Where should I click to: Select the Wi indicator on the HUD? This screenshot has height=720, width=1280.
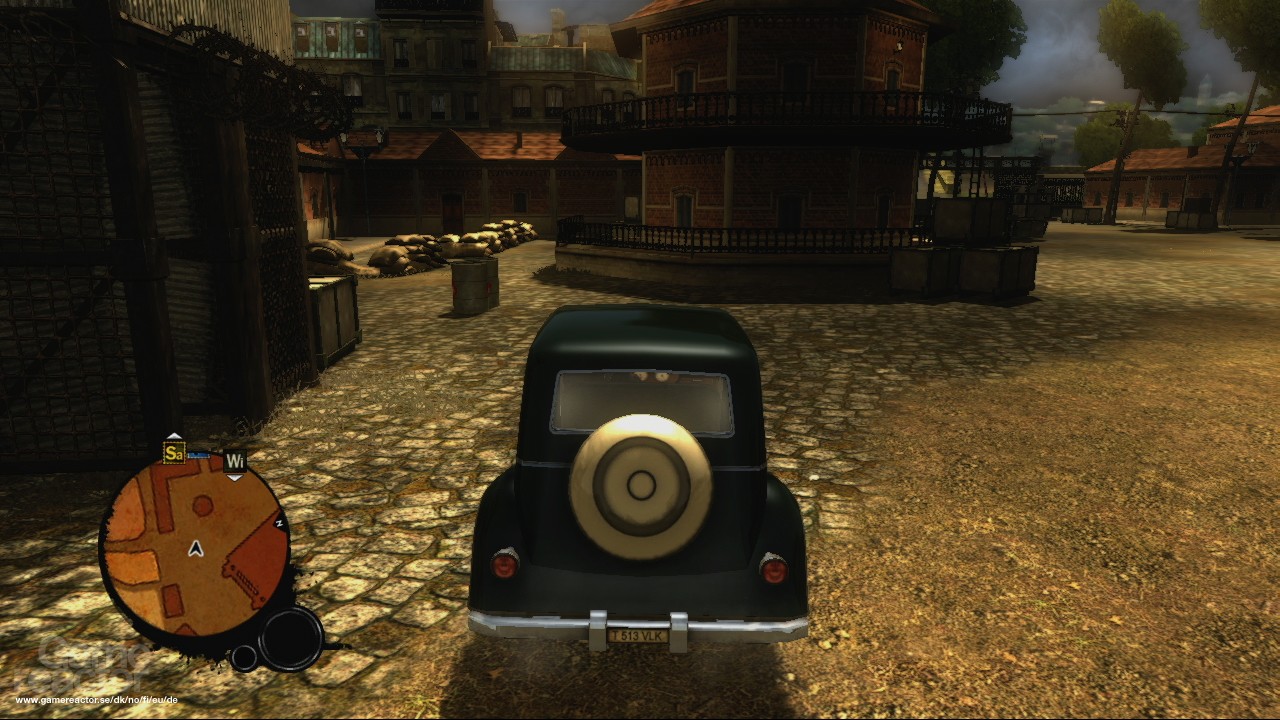click(235, 461)
